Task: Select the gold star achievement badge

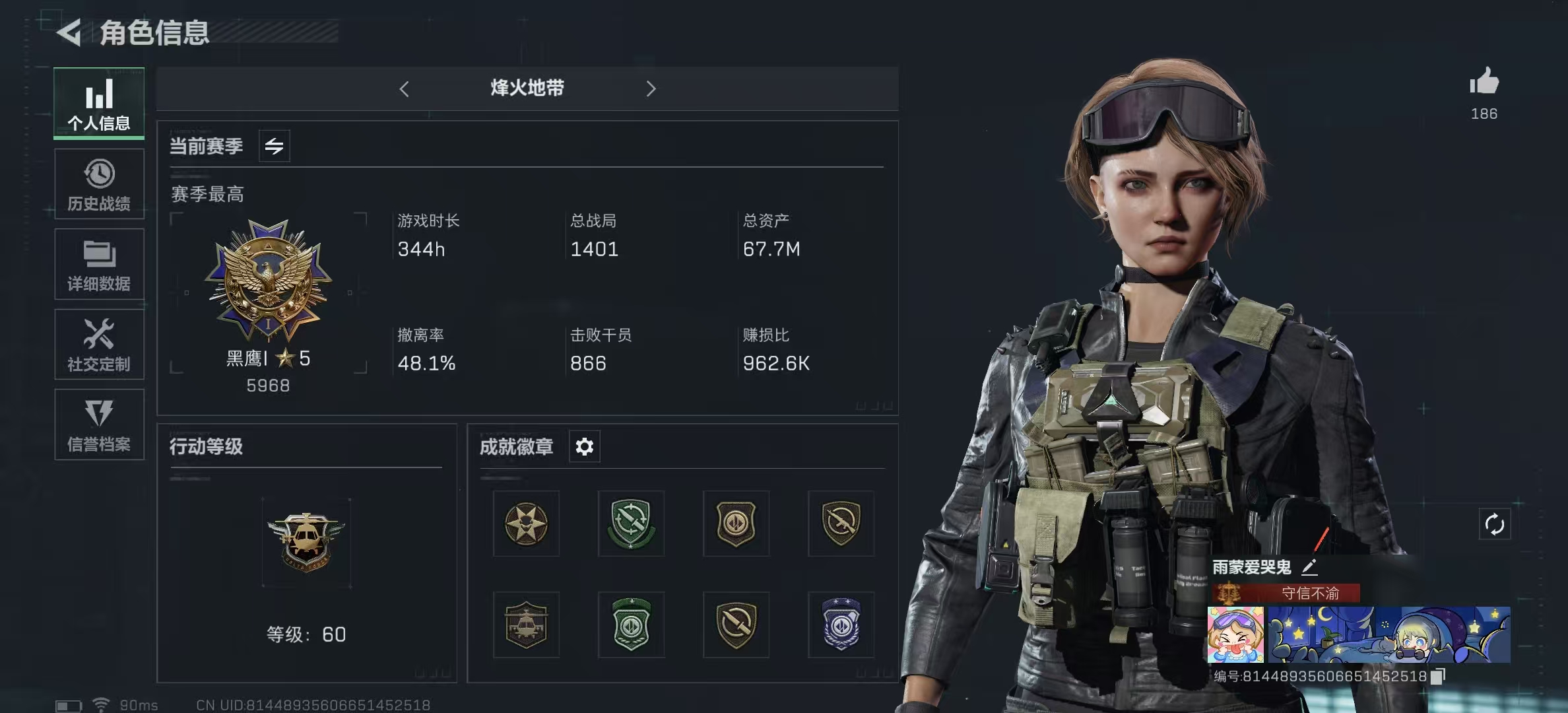Action: click(526, 524)
